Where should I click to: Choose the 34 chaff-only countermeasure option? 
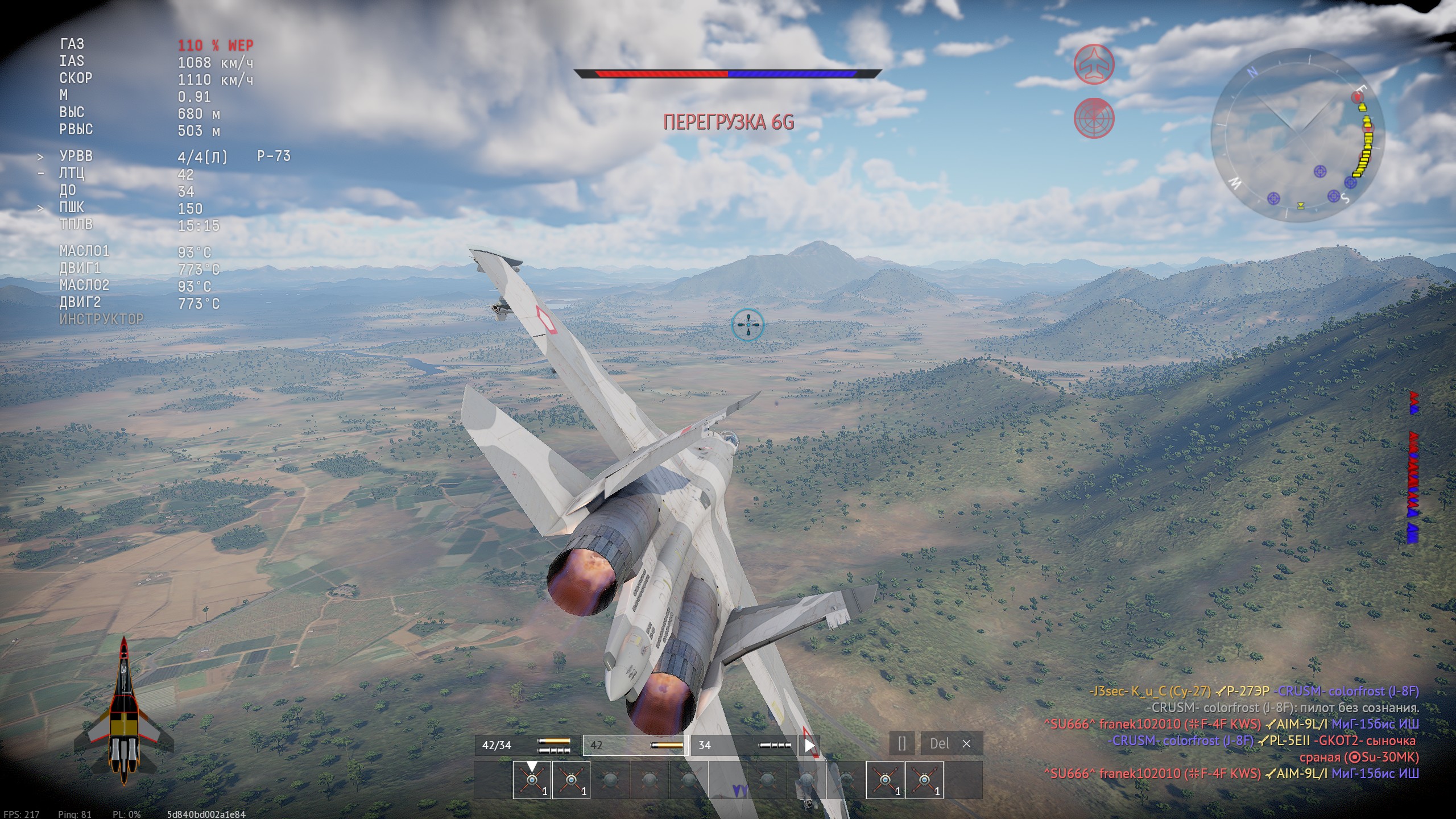744,745
